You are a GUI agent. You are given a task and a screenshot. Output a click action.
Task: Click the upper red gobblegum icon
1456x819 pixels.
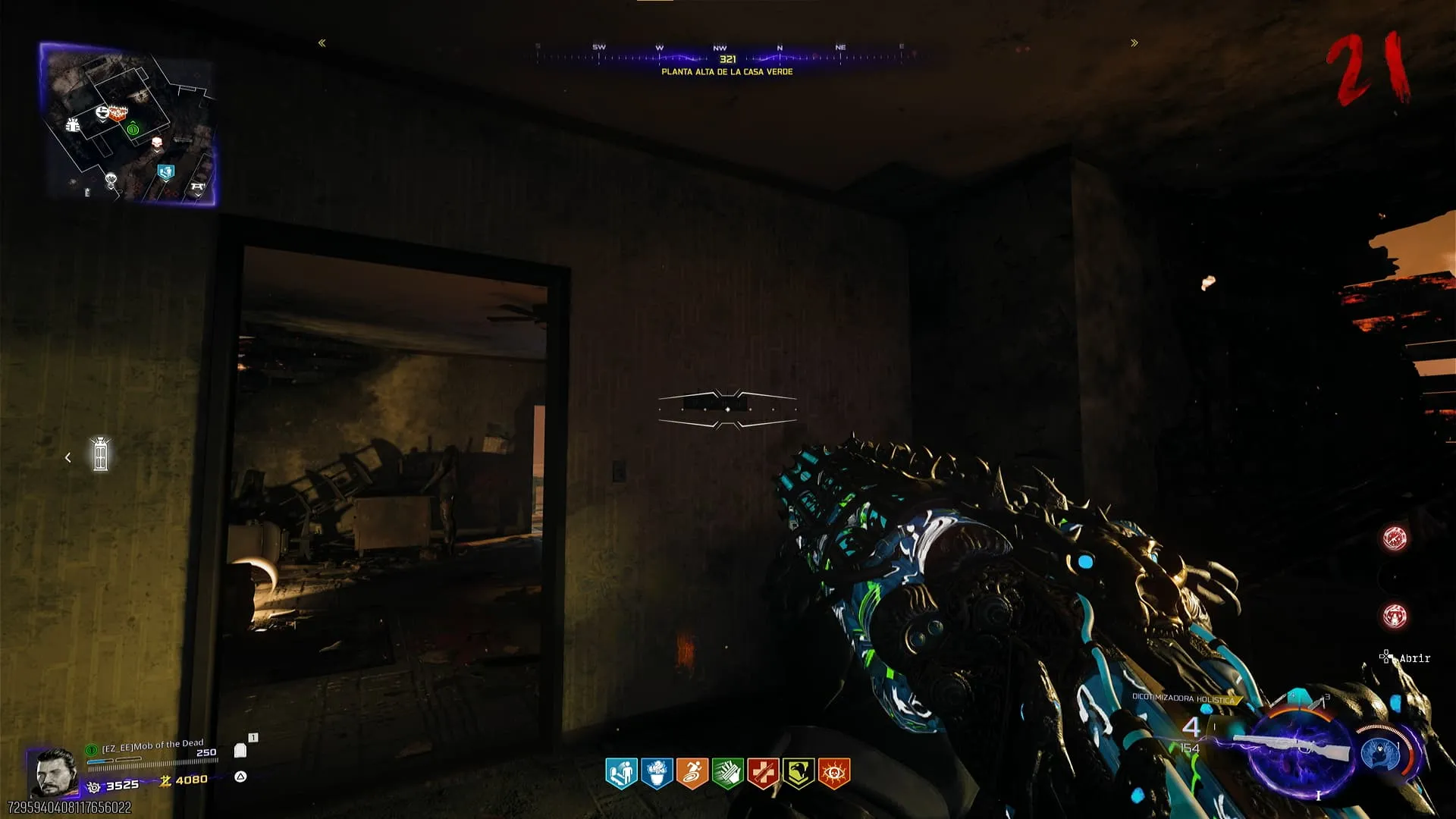coord(1394,538)
